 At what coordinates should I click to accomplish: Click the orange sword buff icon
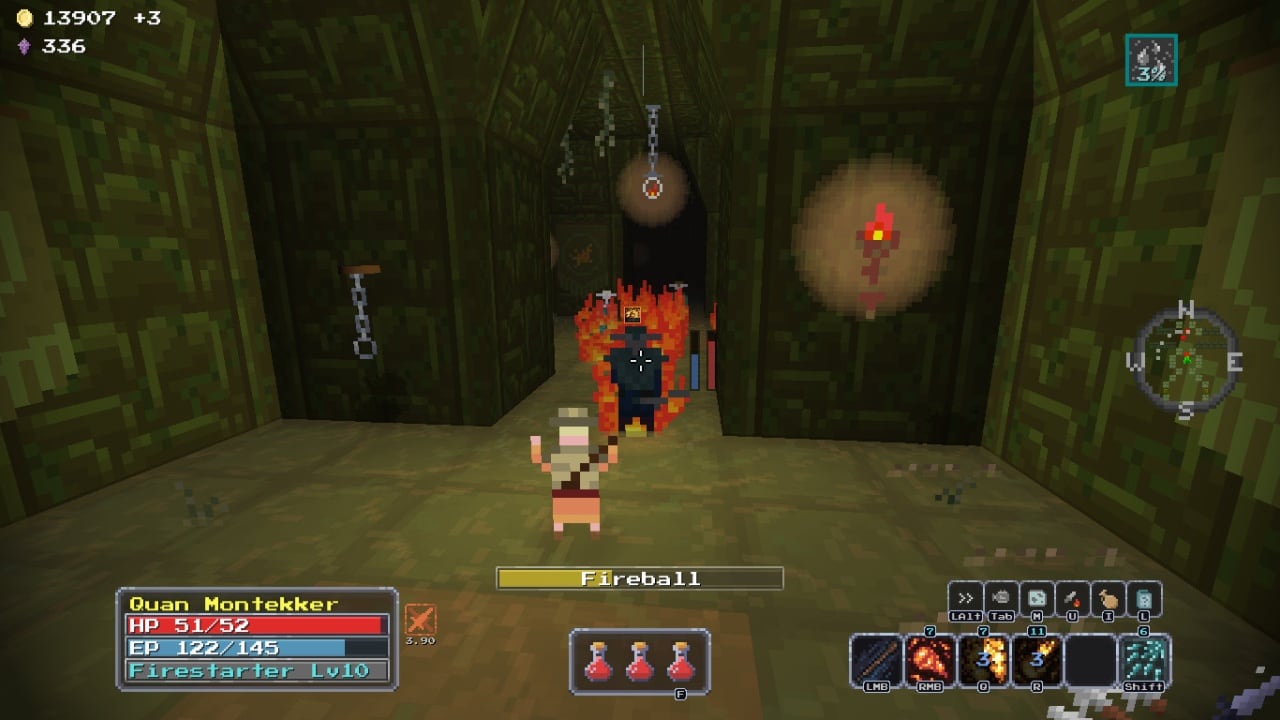coord(420,620)
